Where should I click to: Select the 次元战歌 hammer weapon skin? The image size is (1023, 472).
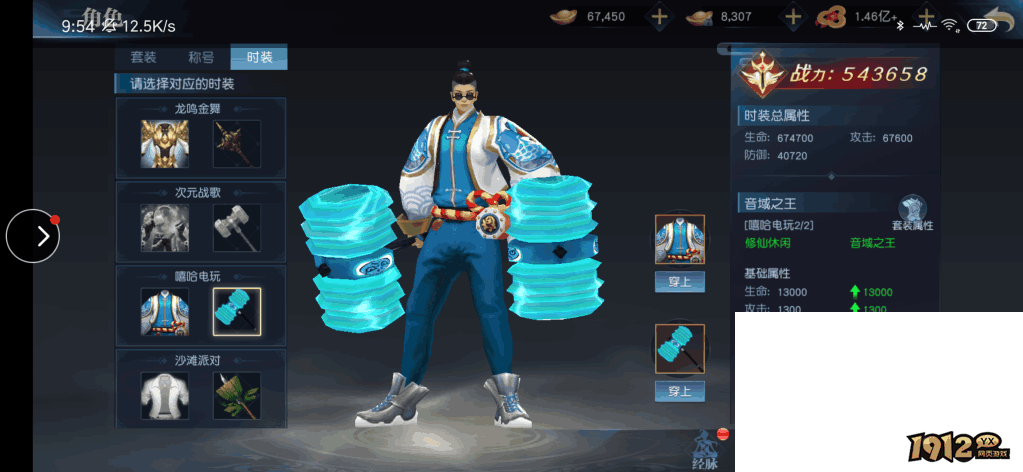coord(237,228)
